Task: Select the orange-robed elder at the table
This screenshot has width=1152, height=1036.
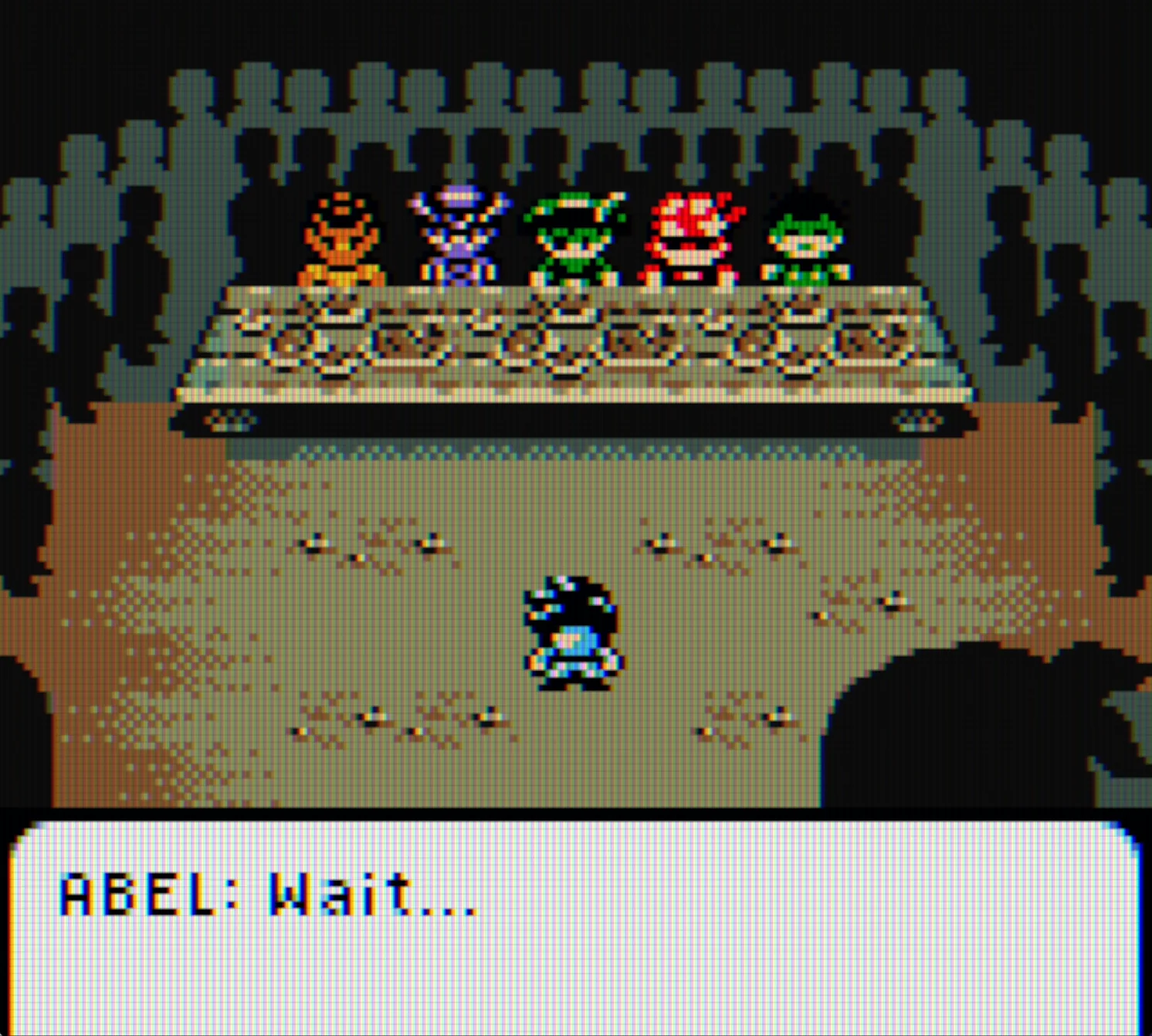Action: coord(344,239)
